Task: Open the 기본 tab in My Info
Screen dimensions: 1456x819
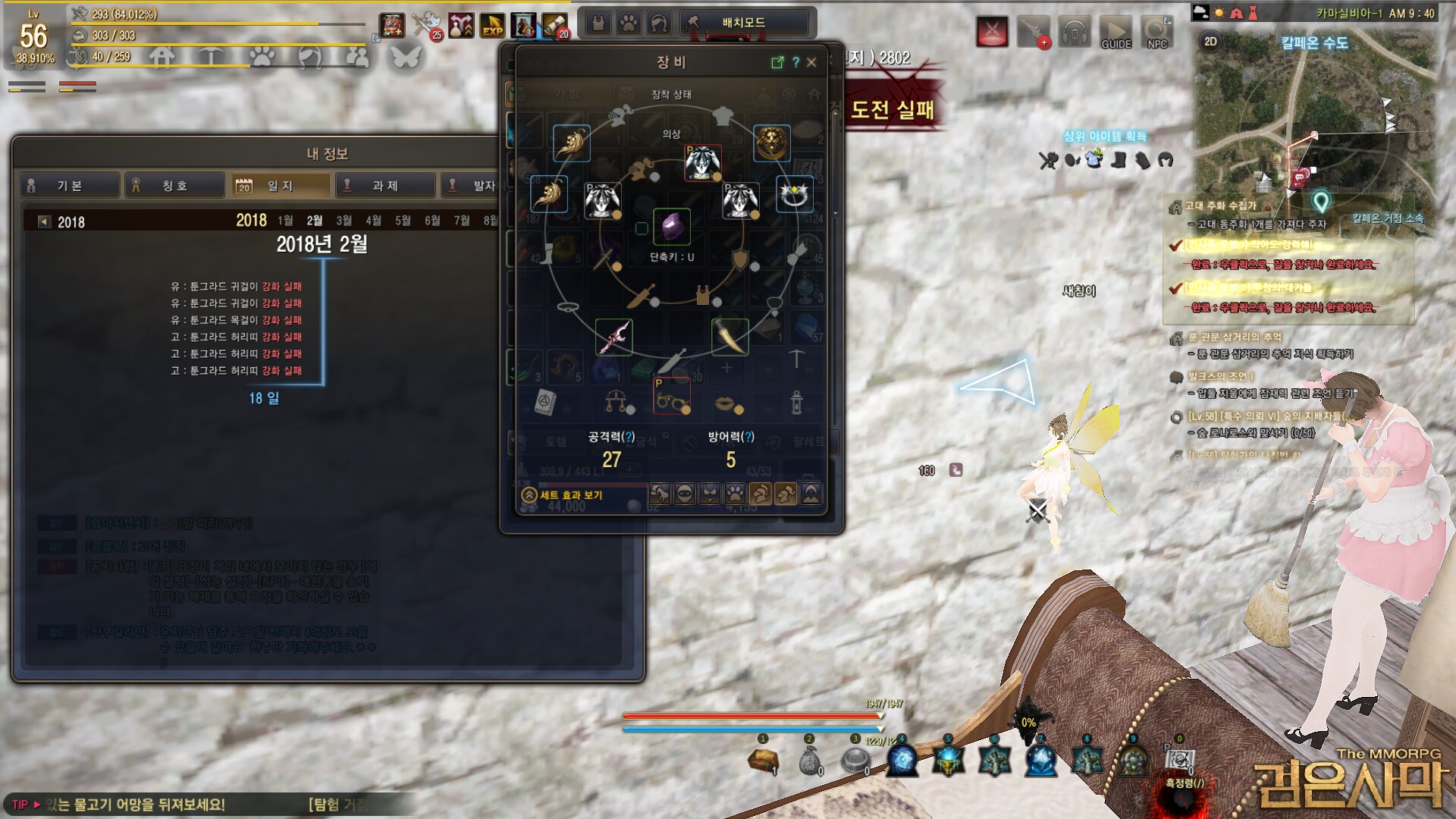Action: [x=69, y=185]
